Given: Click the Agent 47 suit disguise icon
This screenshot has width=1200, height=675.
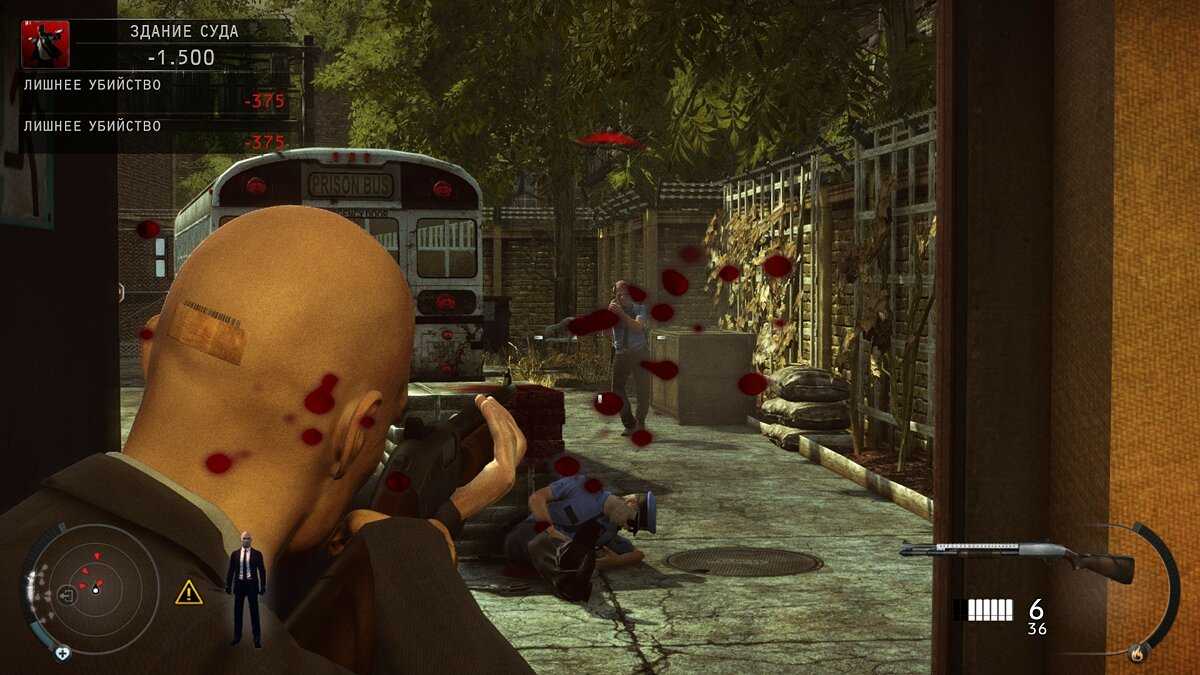Looking at the screenshot, I should 244,587.
